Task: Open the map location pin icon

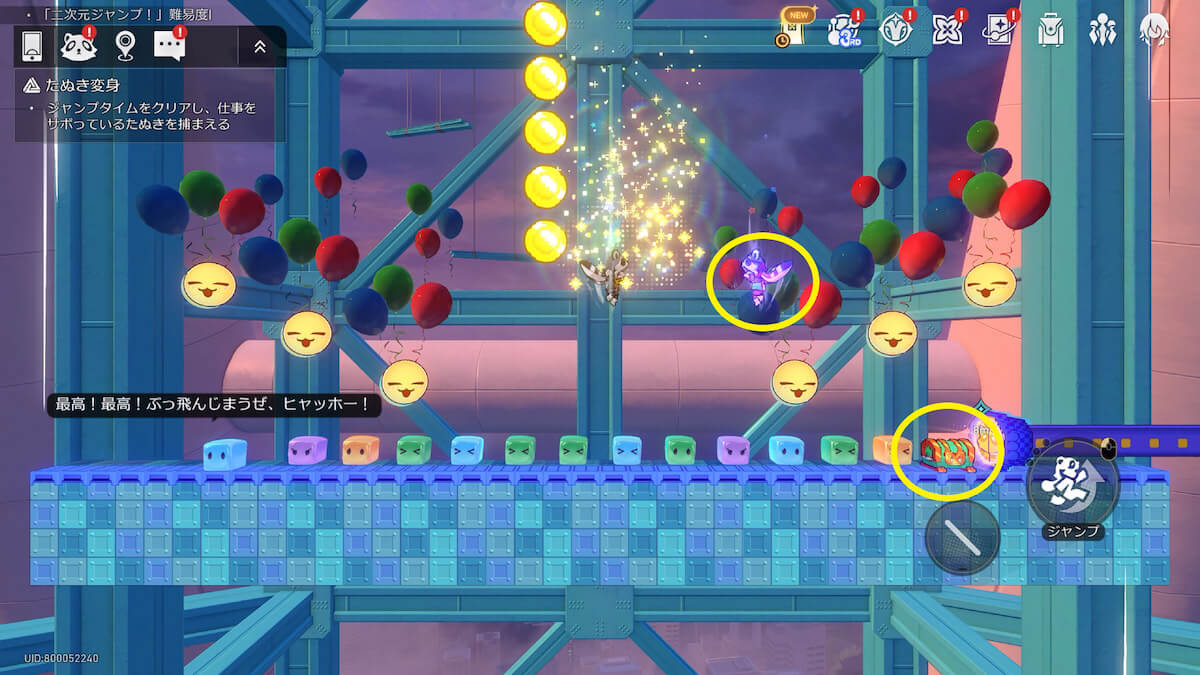Action: pos(124,46)
